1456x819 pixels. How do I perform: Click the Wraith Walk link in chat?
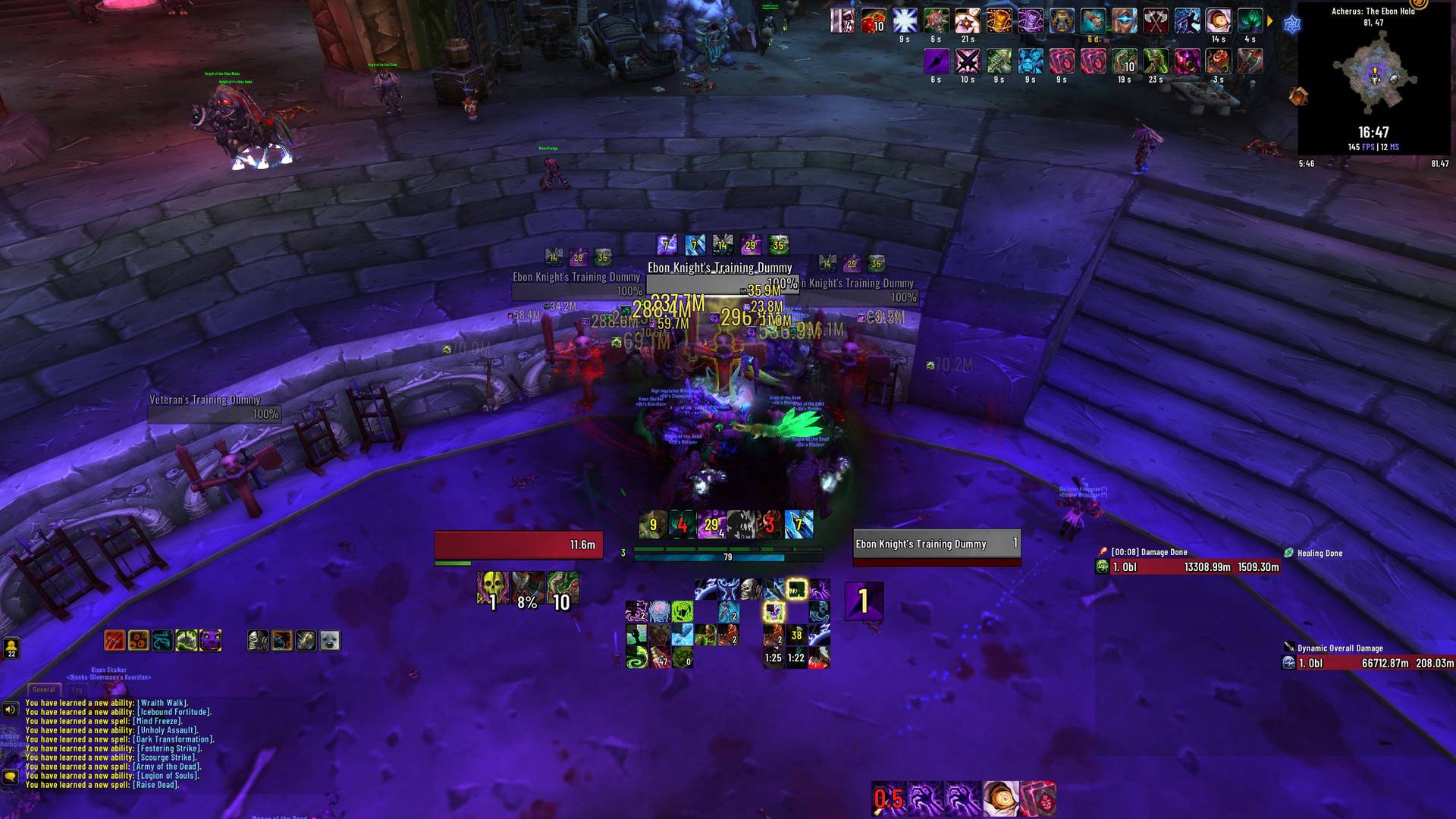[x=162, y=703]
